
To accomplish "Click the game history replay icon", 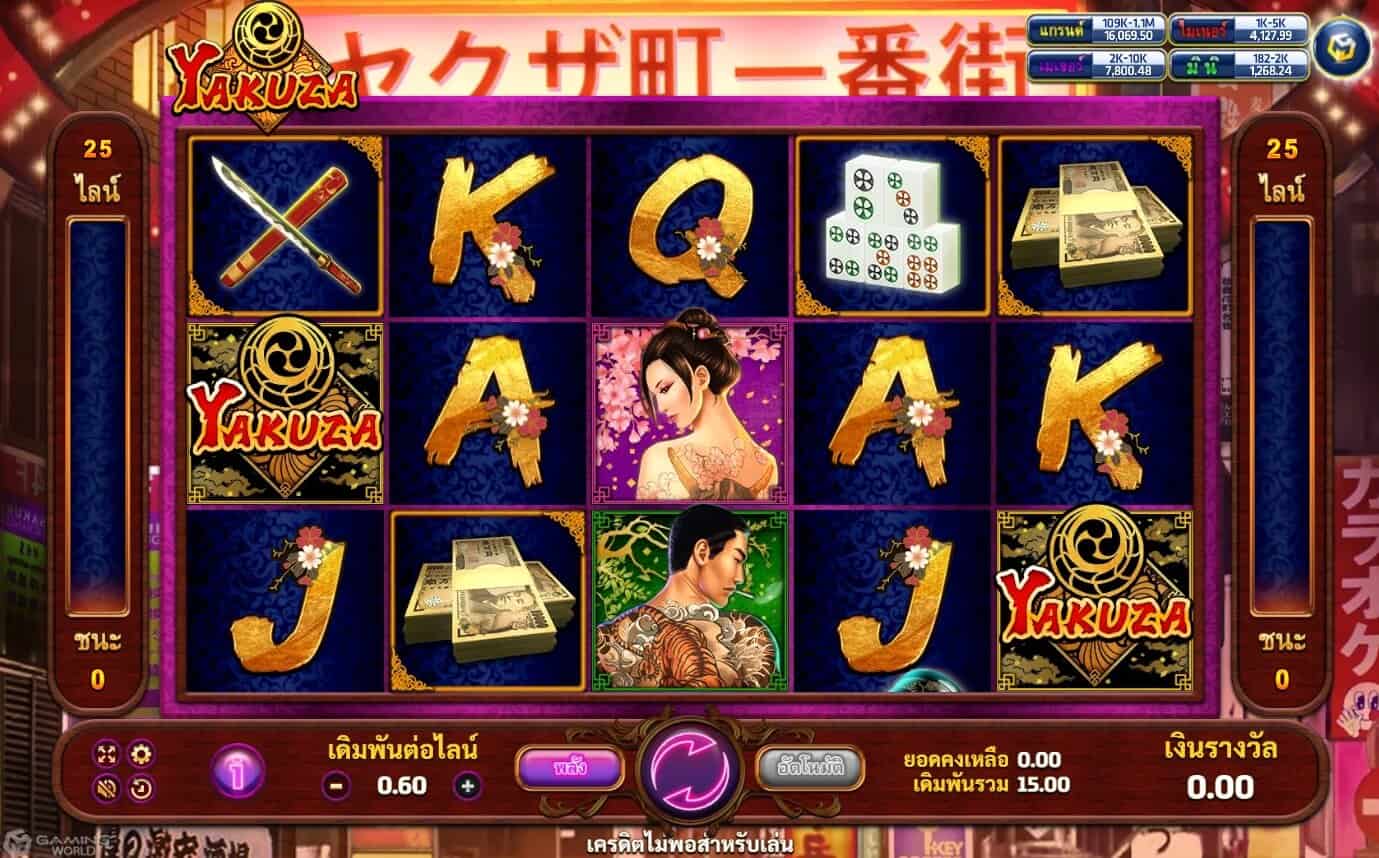I will pyautogui.click(x=140, y=787).
